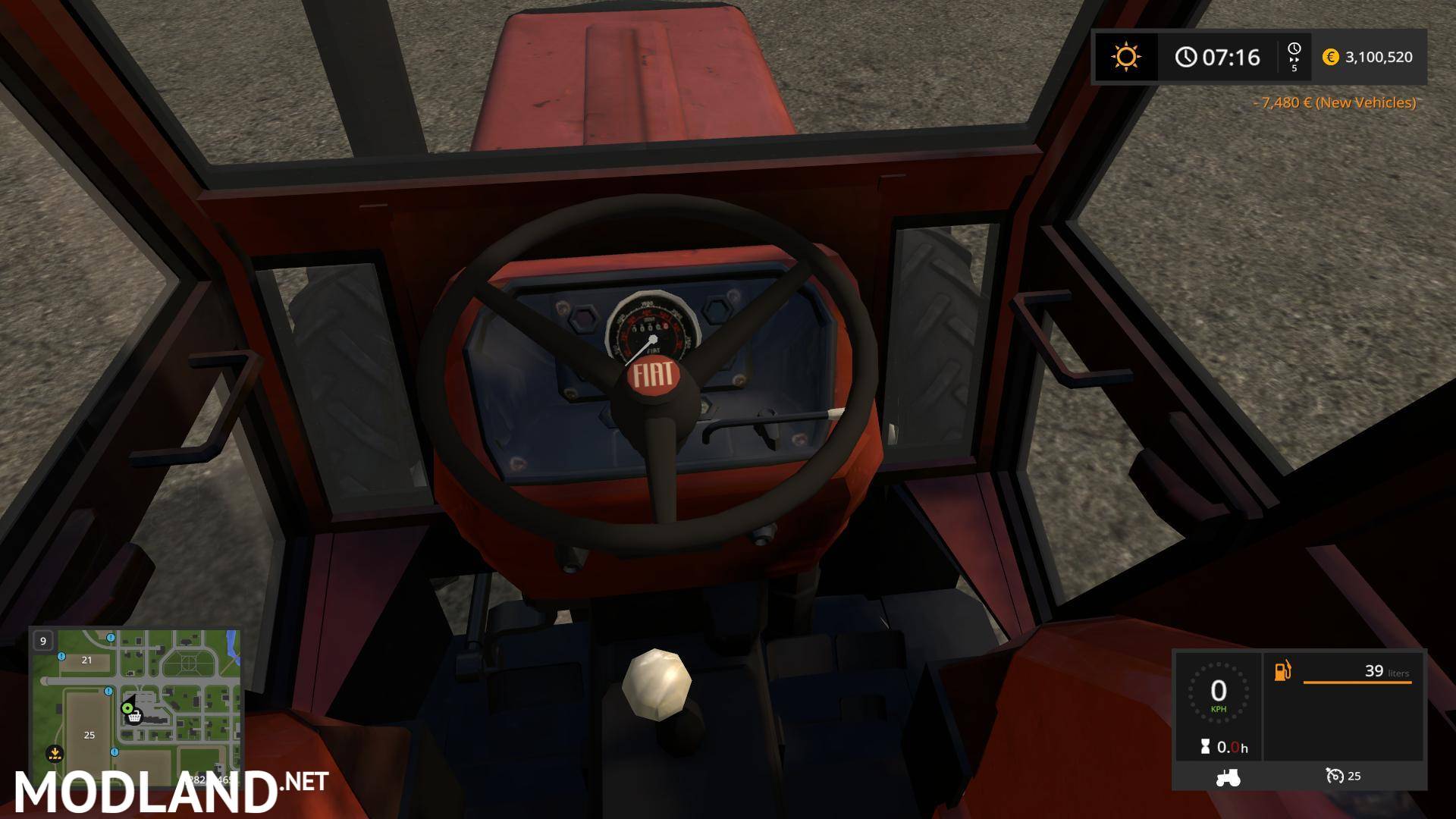This screenshot has height=819, width=1456.
Task: Select the euro coin icon beside the balance
Action: click(1330, 57)
